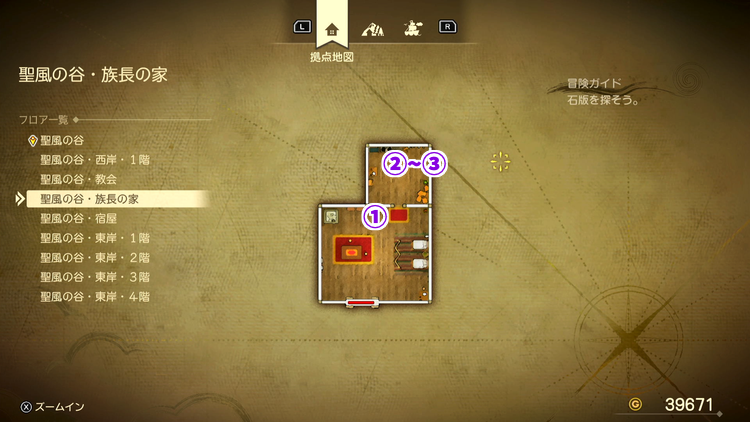Click map marker number ①
The width and height of the screenshot is (750, 422).
coord(374,215)
